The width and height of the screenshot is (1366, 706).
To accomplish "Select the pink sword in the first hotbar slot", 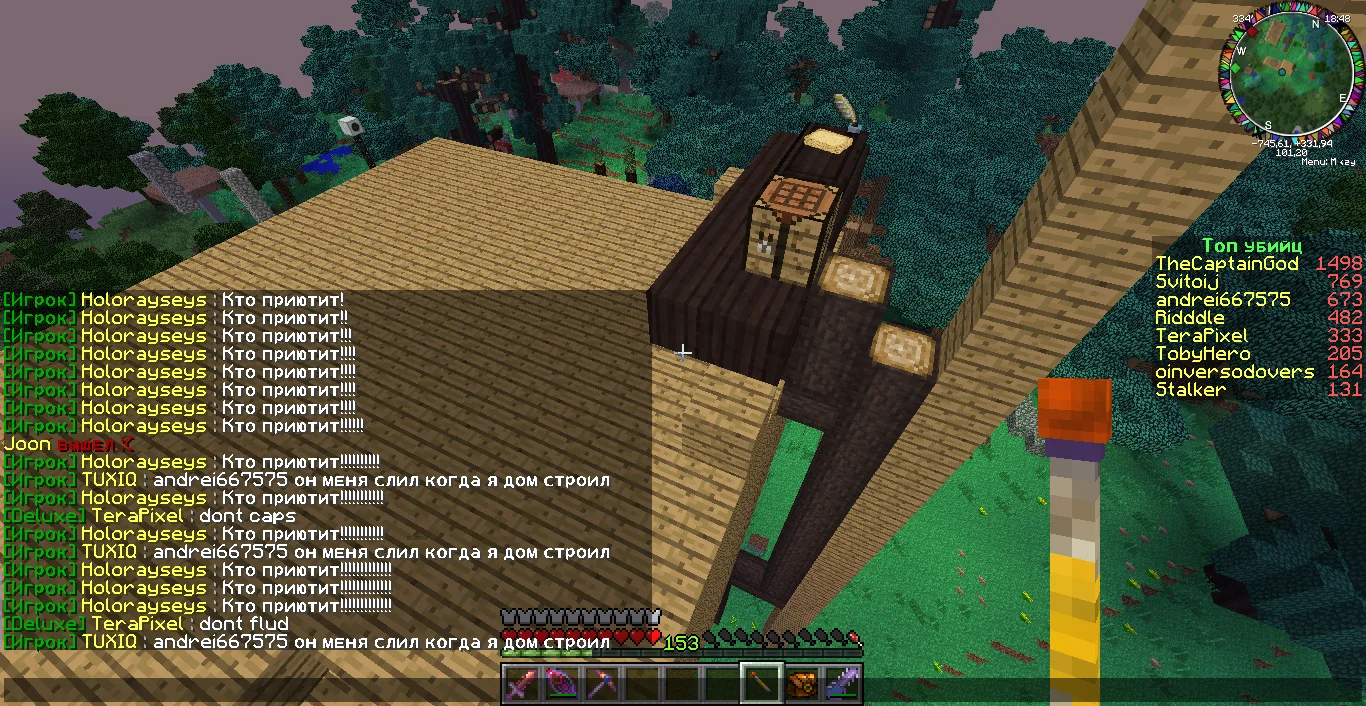I will 521,685.
